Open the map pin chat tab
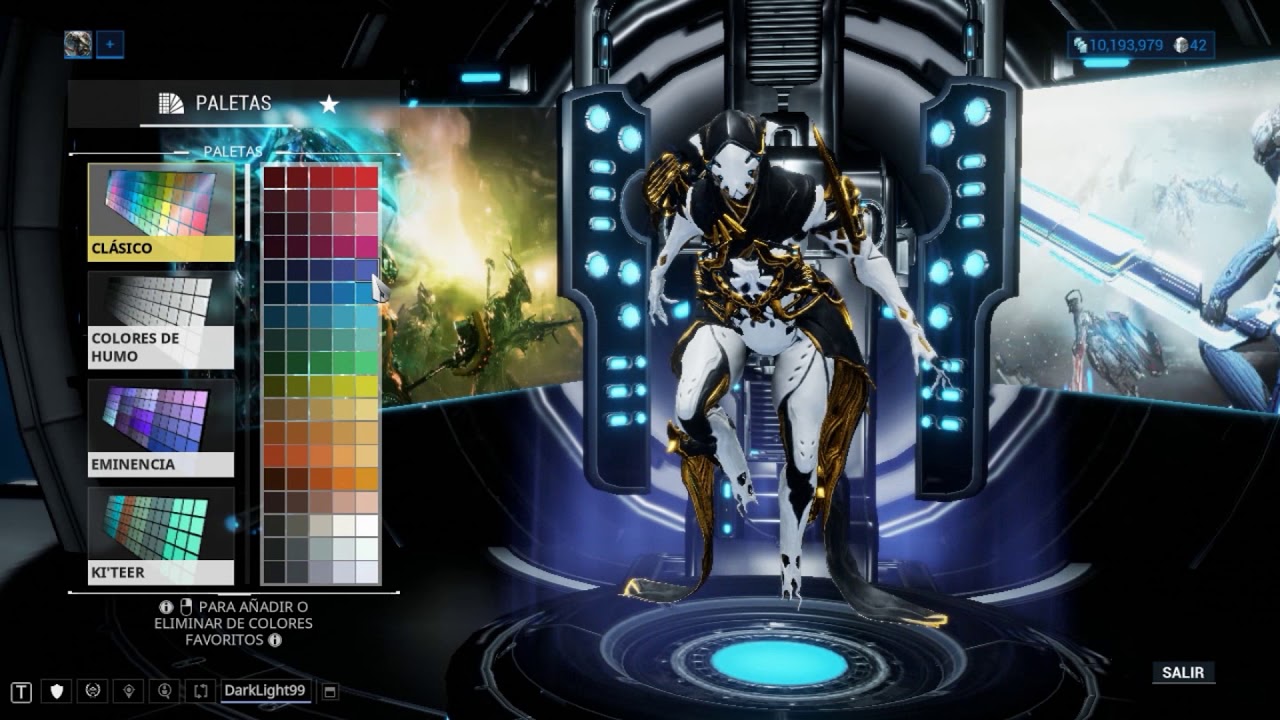1280x720 pixels. coord(129,691)
